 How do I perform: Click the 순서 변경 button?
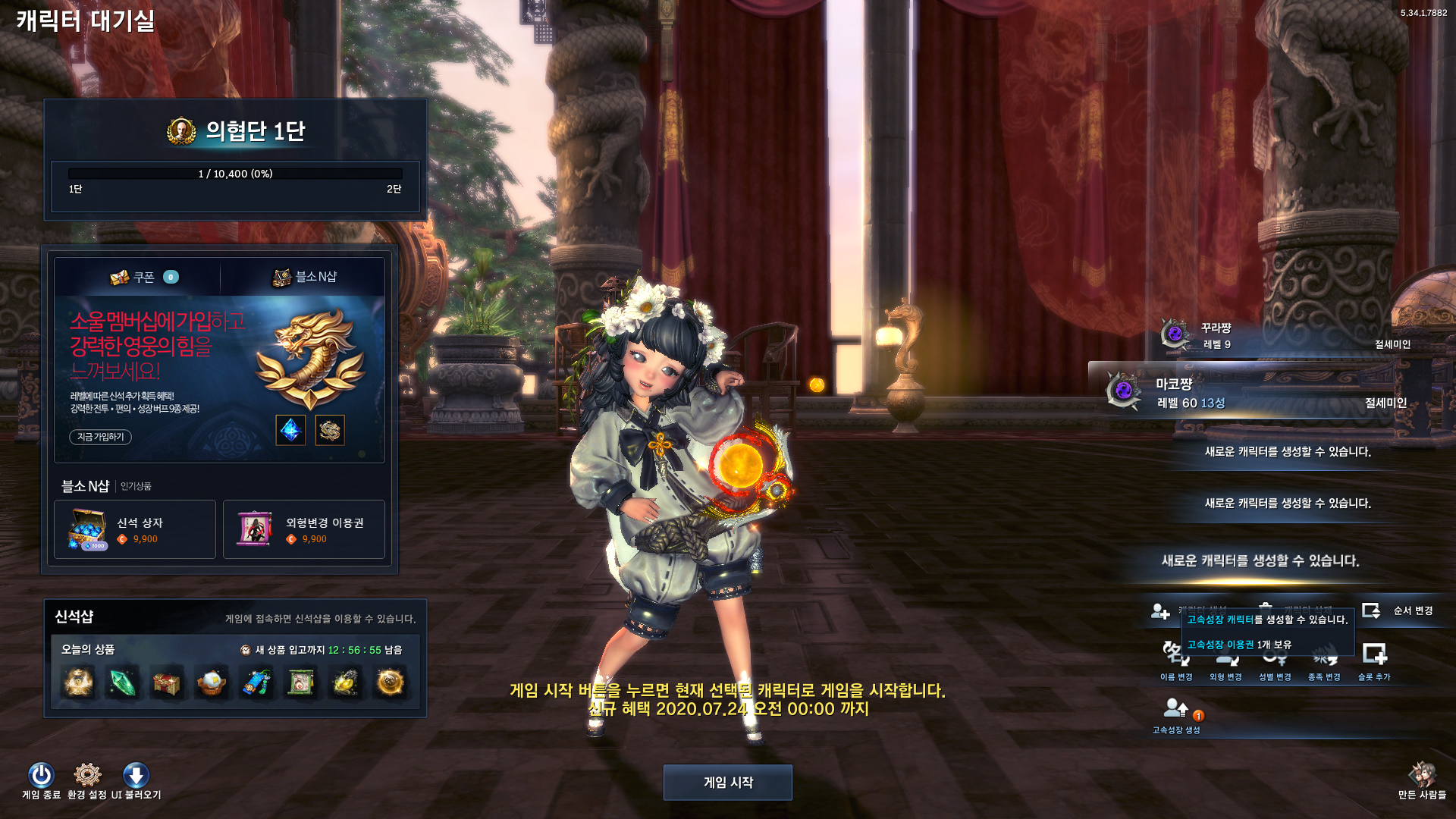coord(1398,610)
